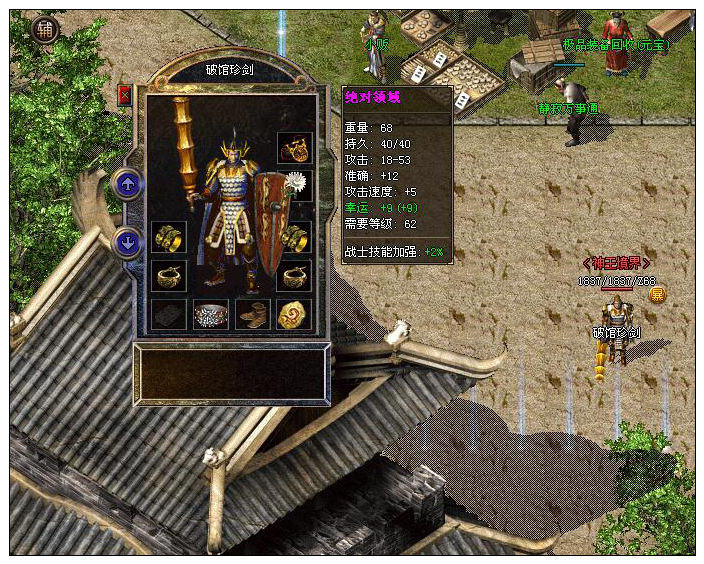This screenshot has width=704, height=564.
Task: Select the equipped golden bamboo weapon
Action: click(x=185, y=150)
